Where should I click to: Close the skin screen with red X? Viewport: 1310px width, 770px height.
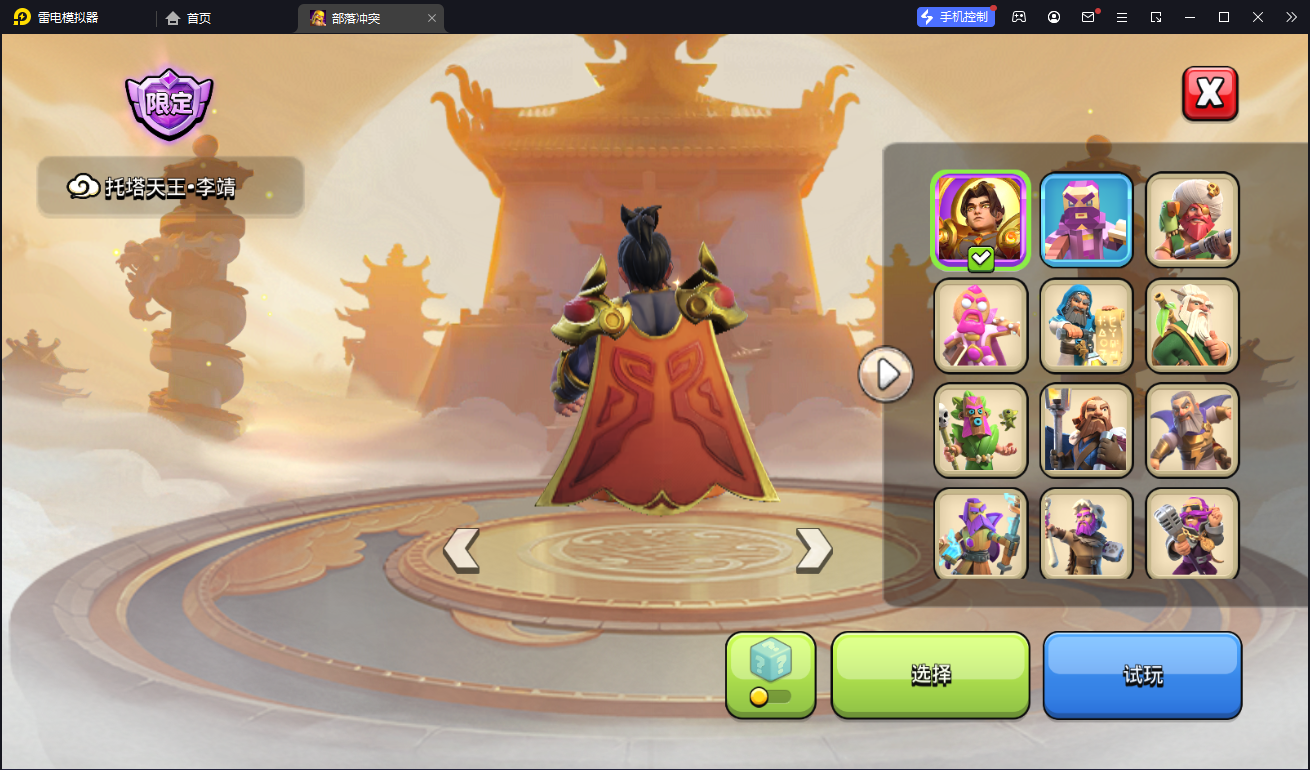1210,94
